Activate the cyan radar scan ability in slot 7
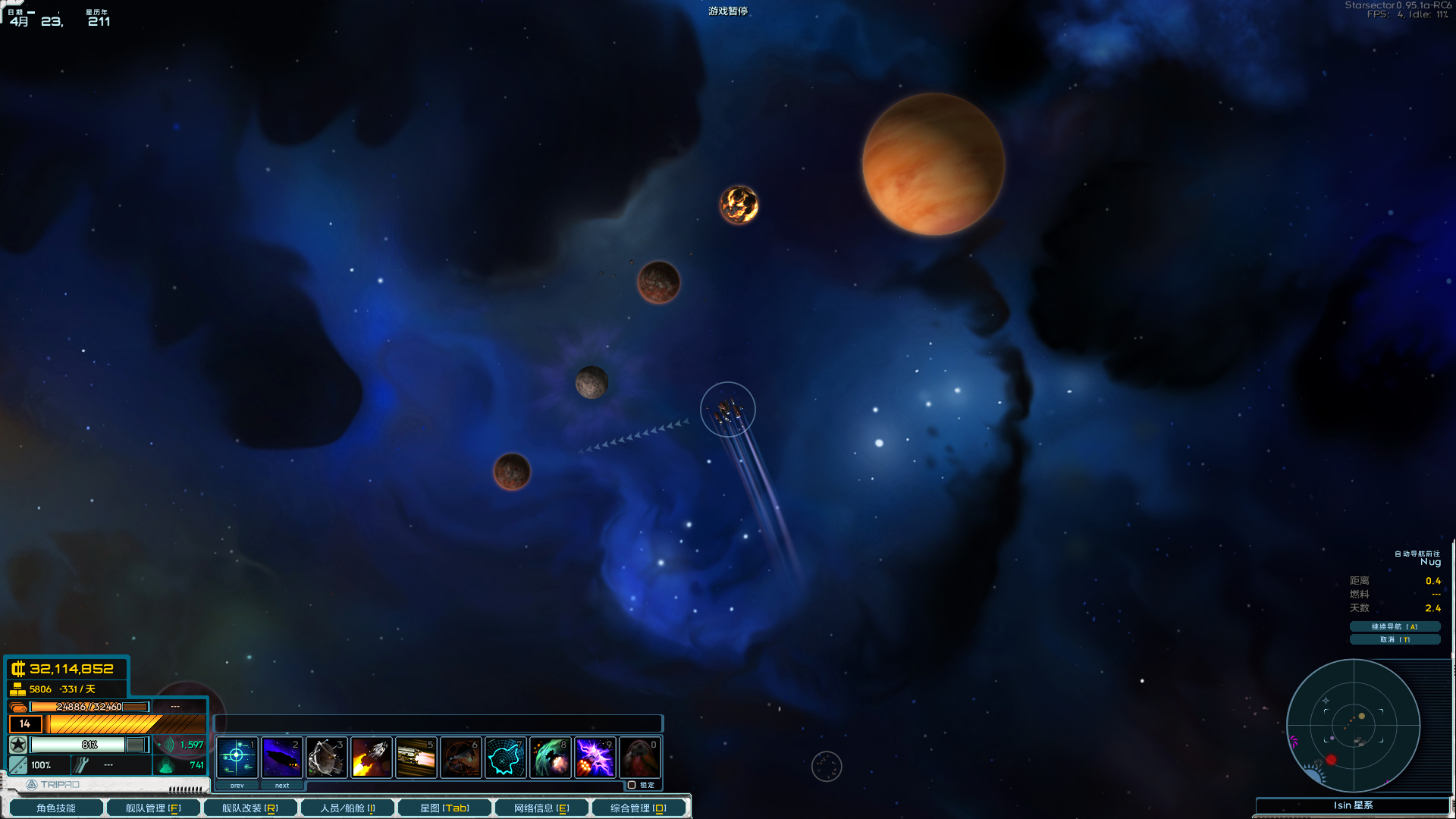 tap(505, 757)
